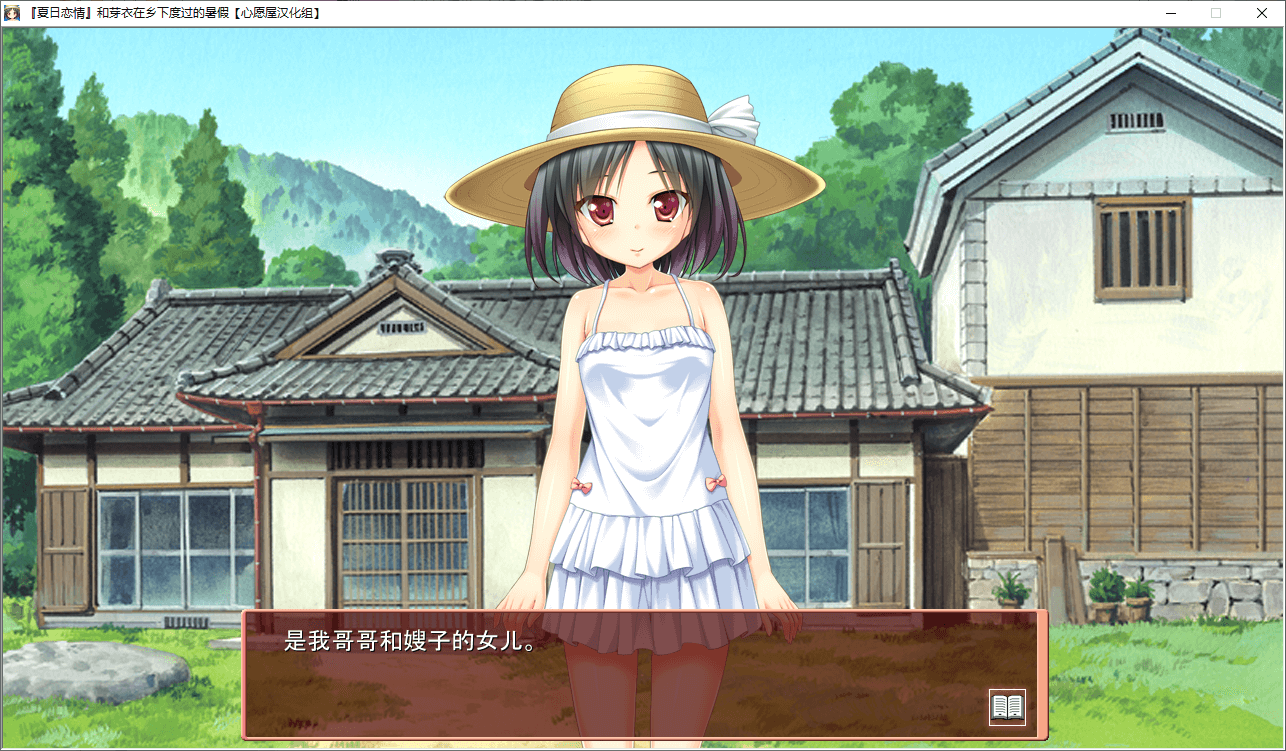
Task: Minimize the game window
Action: pos(1171,13)
